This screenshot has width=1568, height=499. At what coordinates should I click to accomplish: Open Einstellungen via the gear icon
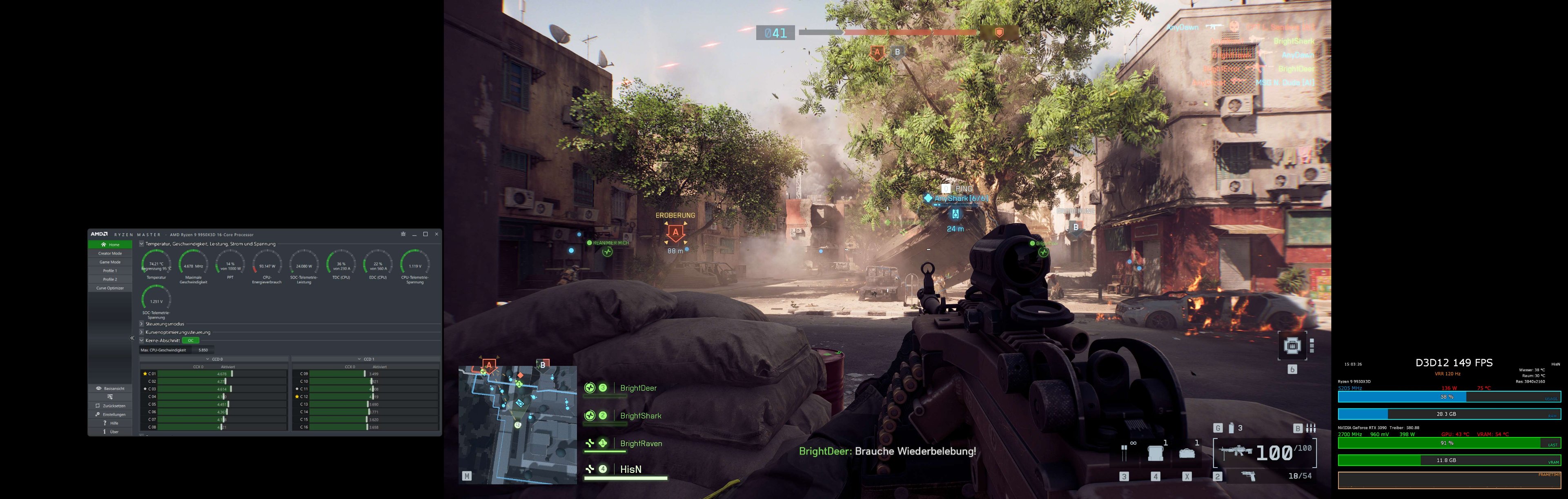[x=98, y=414]
